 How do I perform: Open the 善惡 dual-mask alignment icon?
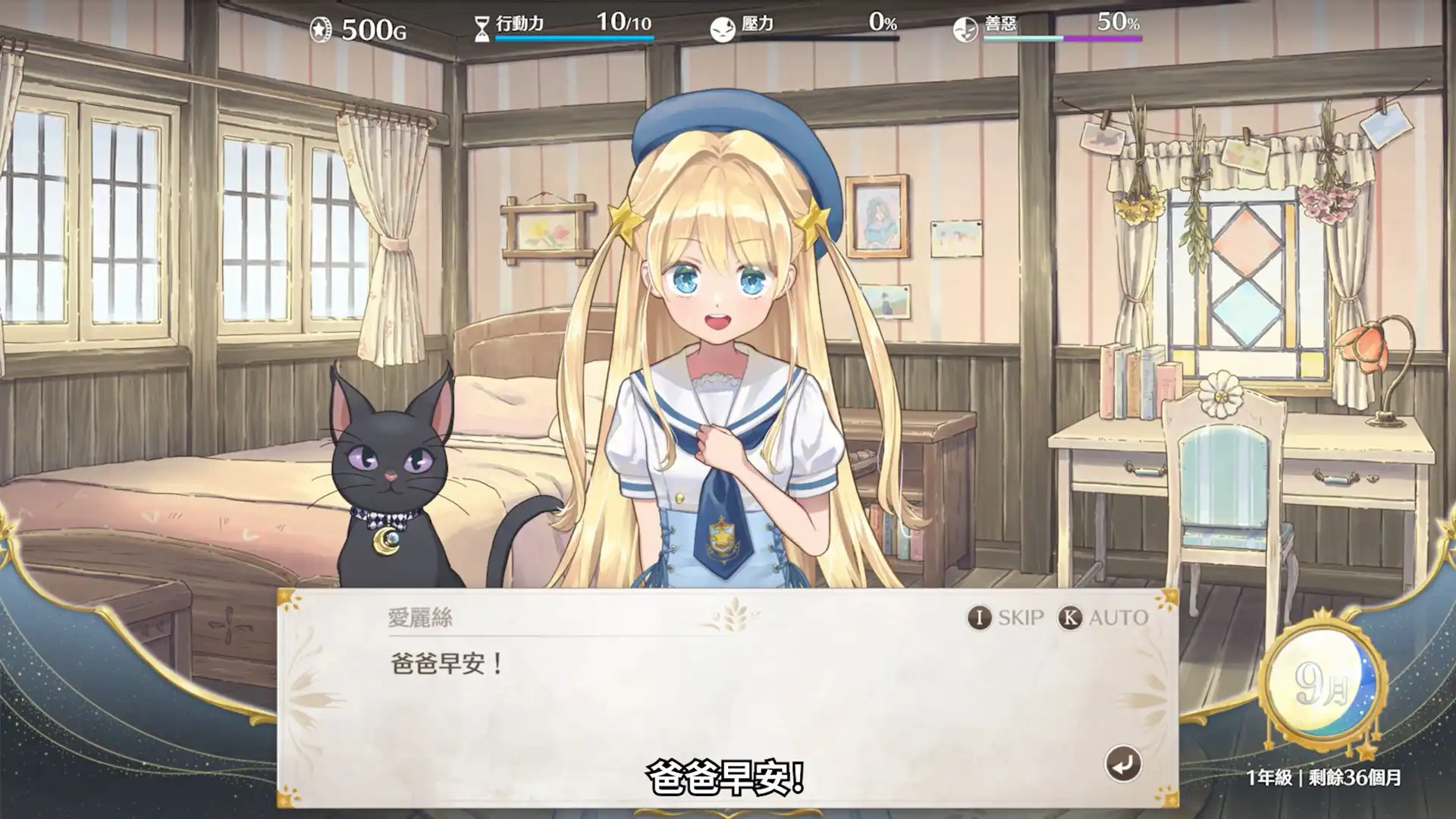tap(966, 26)
